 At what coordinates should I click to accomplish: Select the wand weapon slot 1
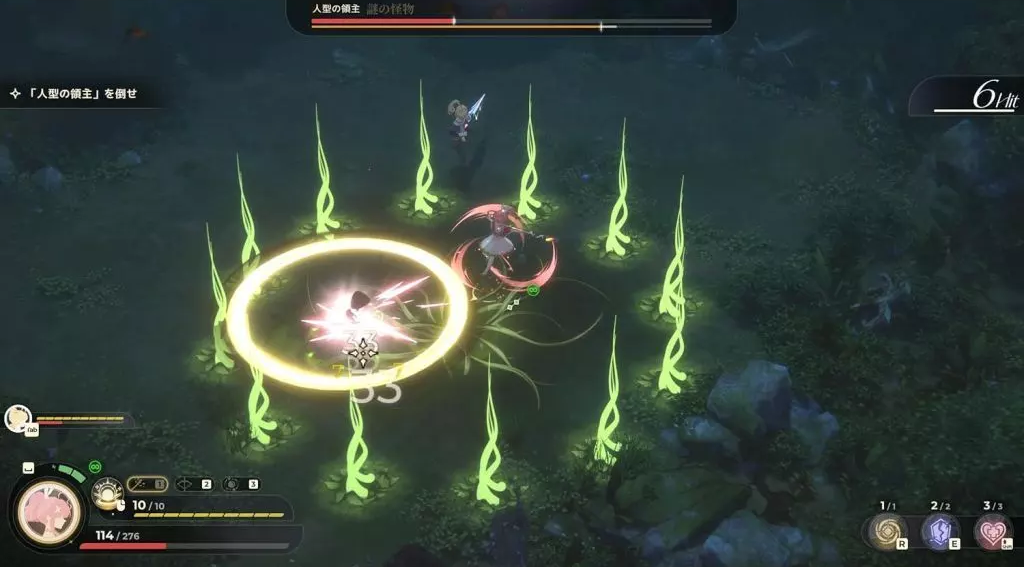click(x=146, y=484)
